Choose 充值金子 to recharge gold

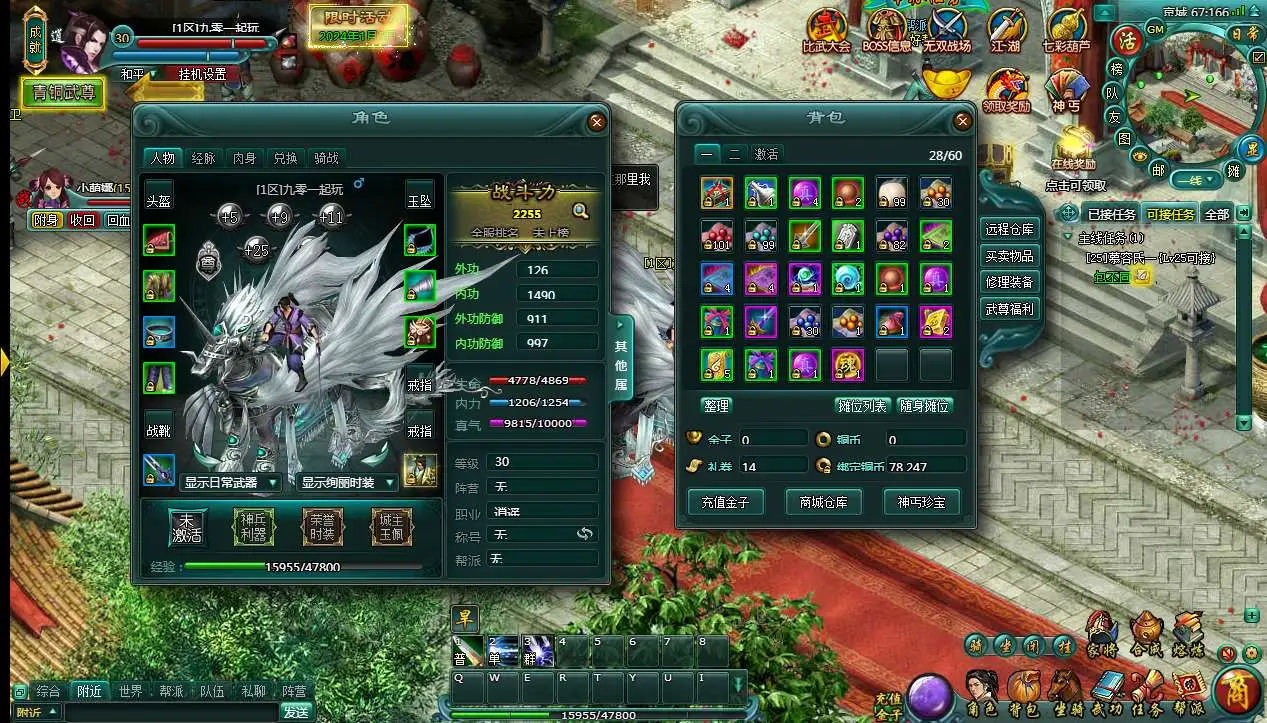click(x=725, y=501)
